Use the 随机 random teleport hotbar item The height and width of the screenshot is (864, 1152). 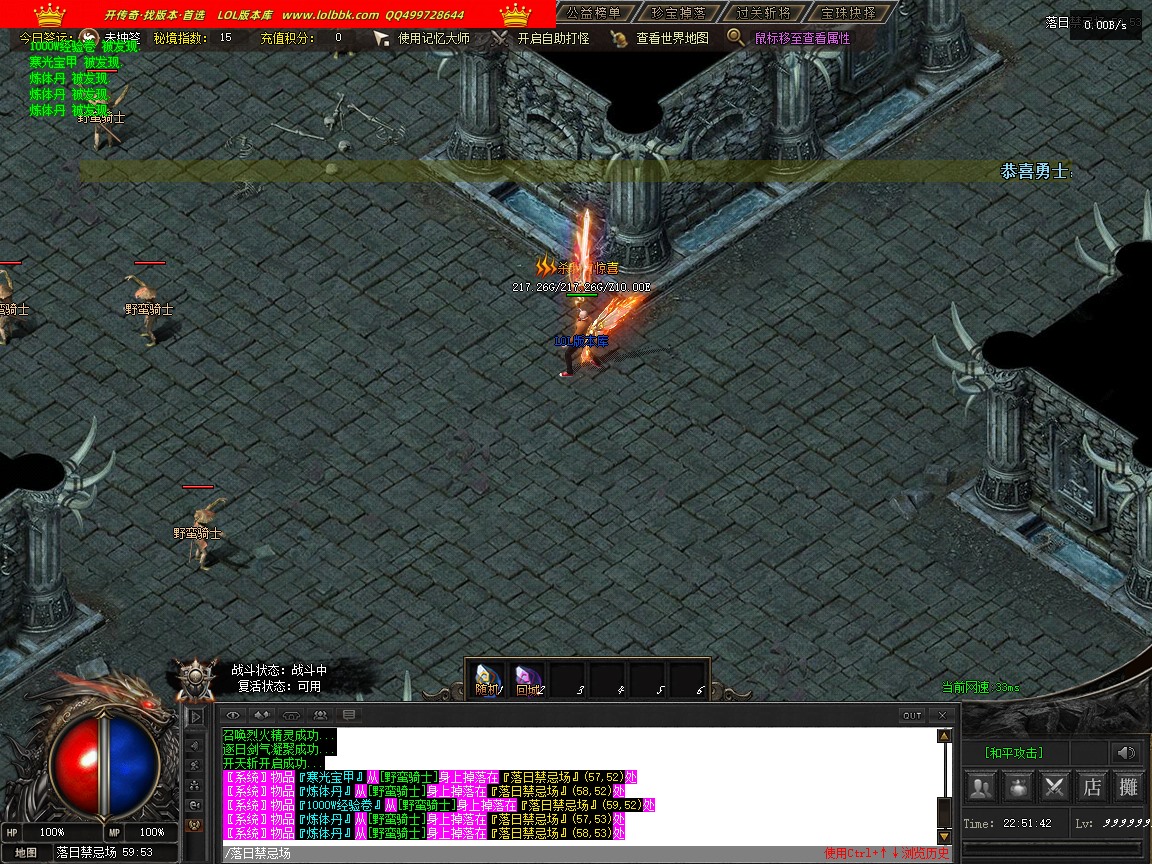(x=488, y=680)
